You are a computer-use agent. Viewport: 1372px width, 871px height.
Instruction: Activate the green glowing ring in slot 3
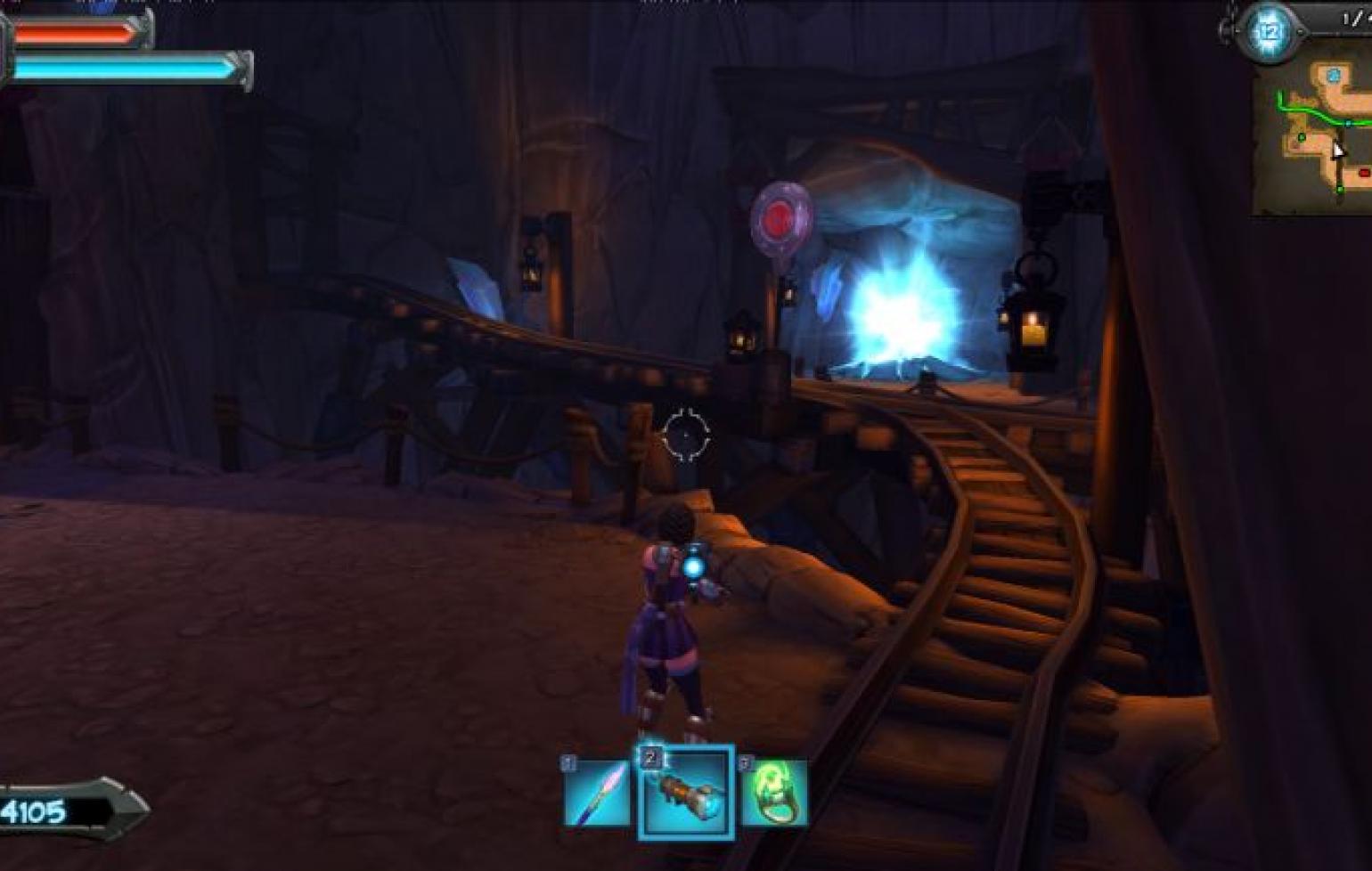tap(774, 793)
